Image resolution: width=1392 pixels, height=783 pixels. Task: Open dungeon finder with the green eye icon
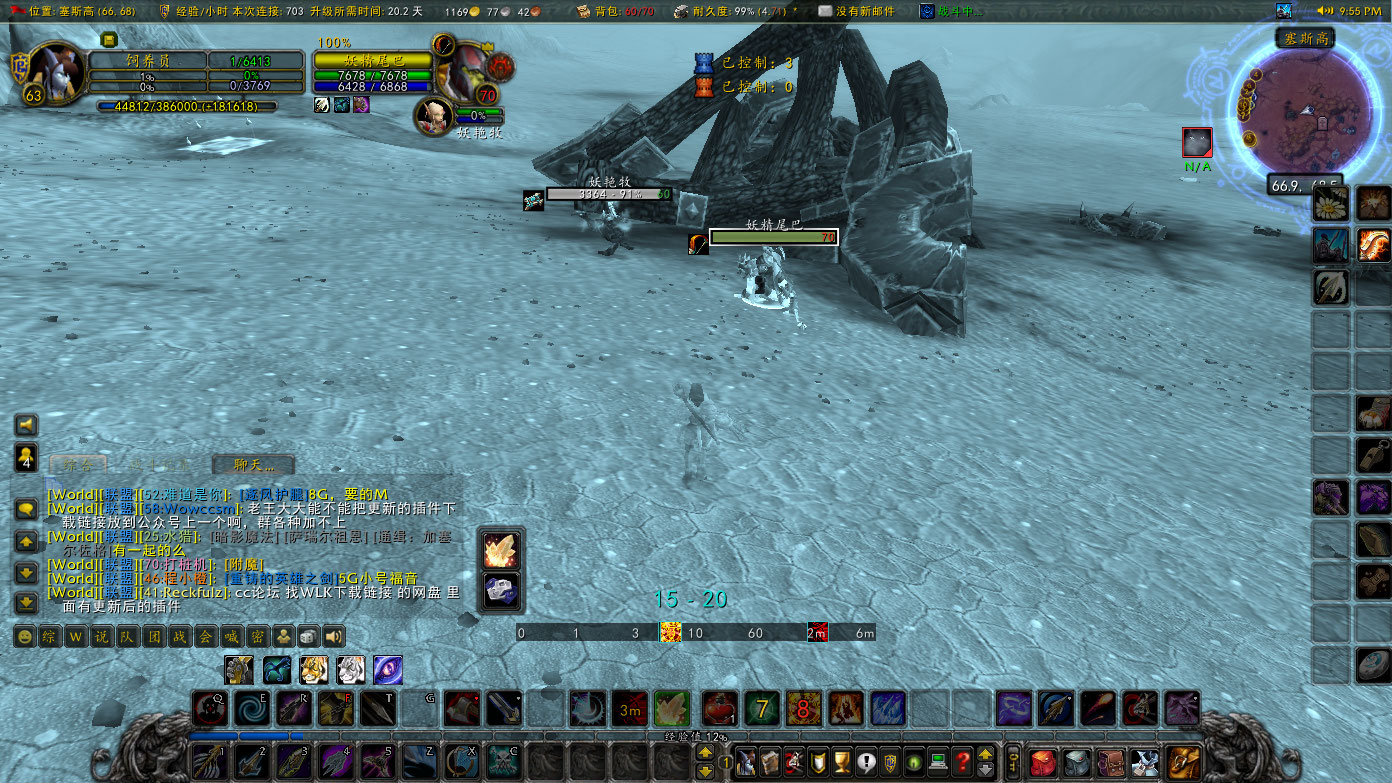(913, 762)
